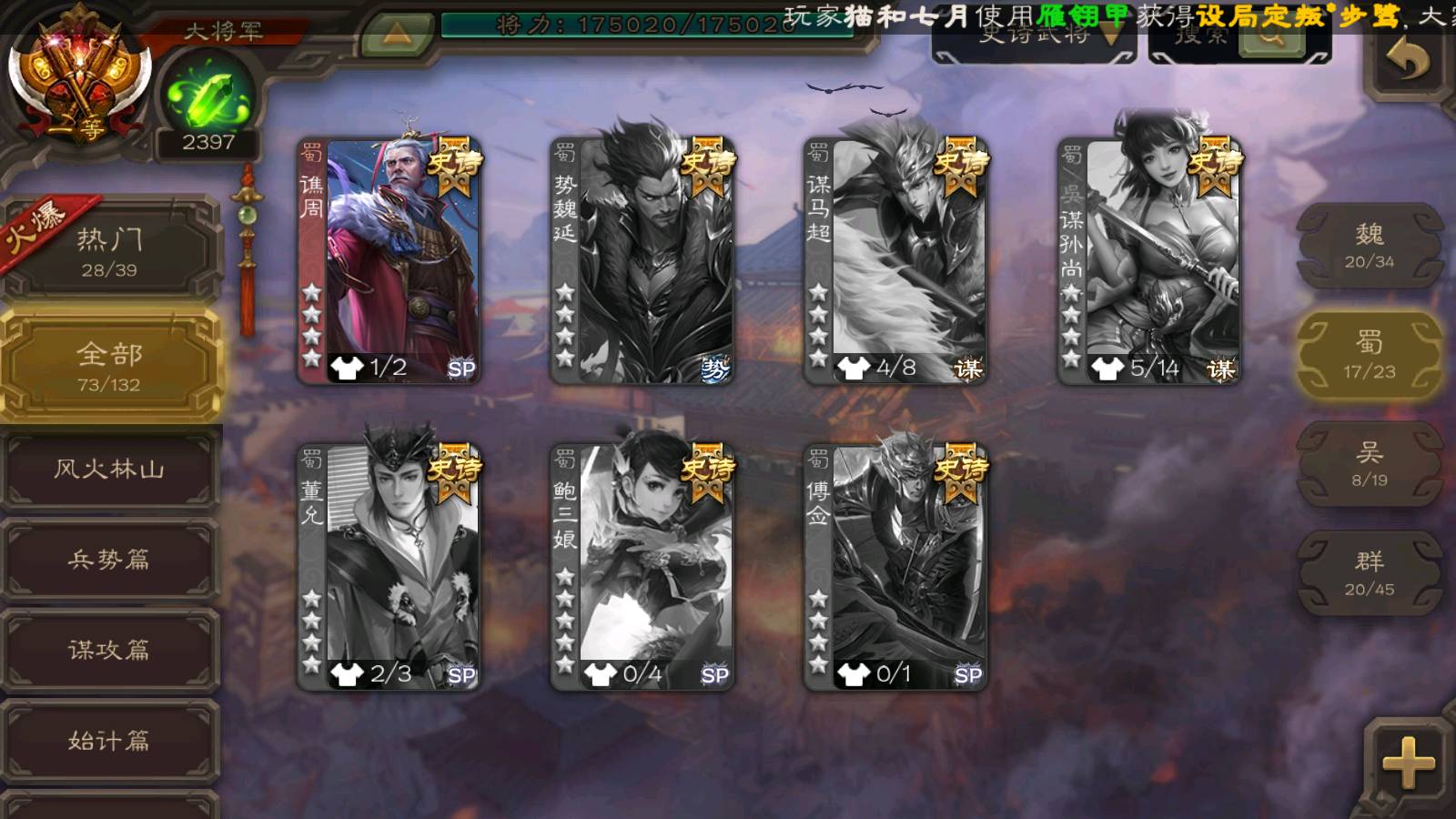
Task: Pick the 董允 hero card
Action: [x=389, y=566]
